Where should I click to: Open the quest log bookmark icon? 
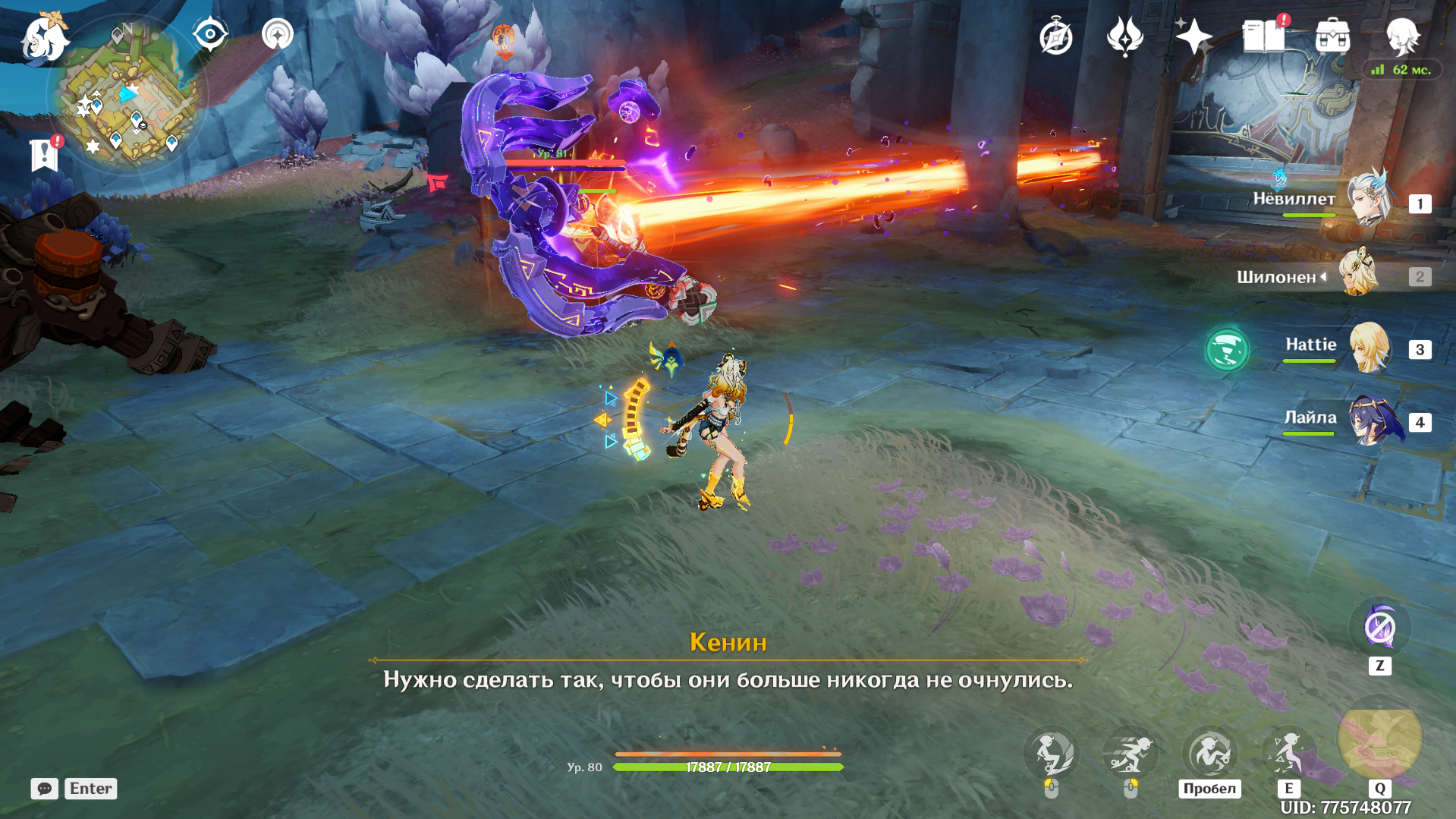click(44, 155)
